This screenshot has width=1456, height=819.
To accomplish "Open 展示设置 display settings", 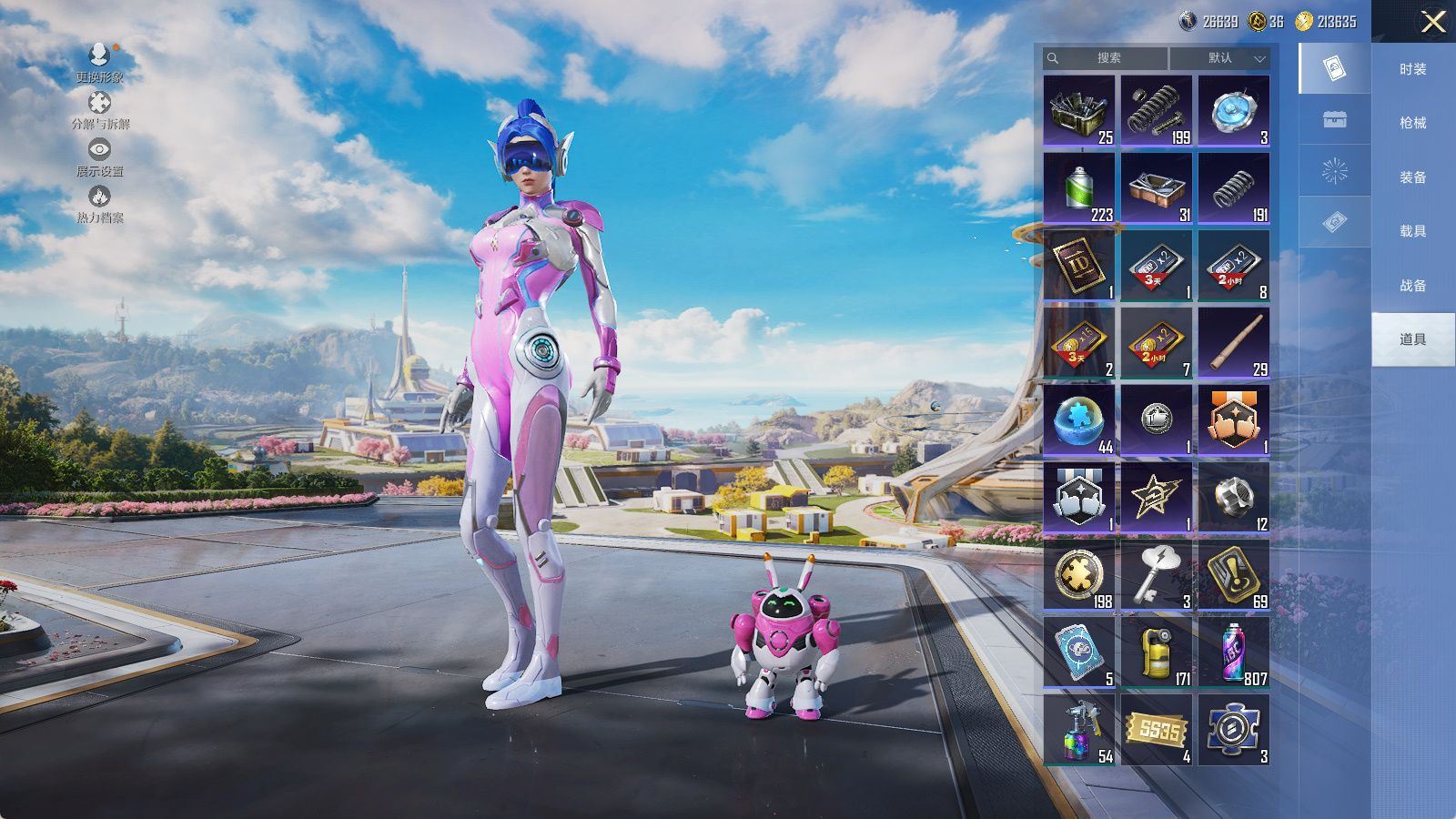I will pos(99,157).
